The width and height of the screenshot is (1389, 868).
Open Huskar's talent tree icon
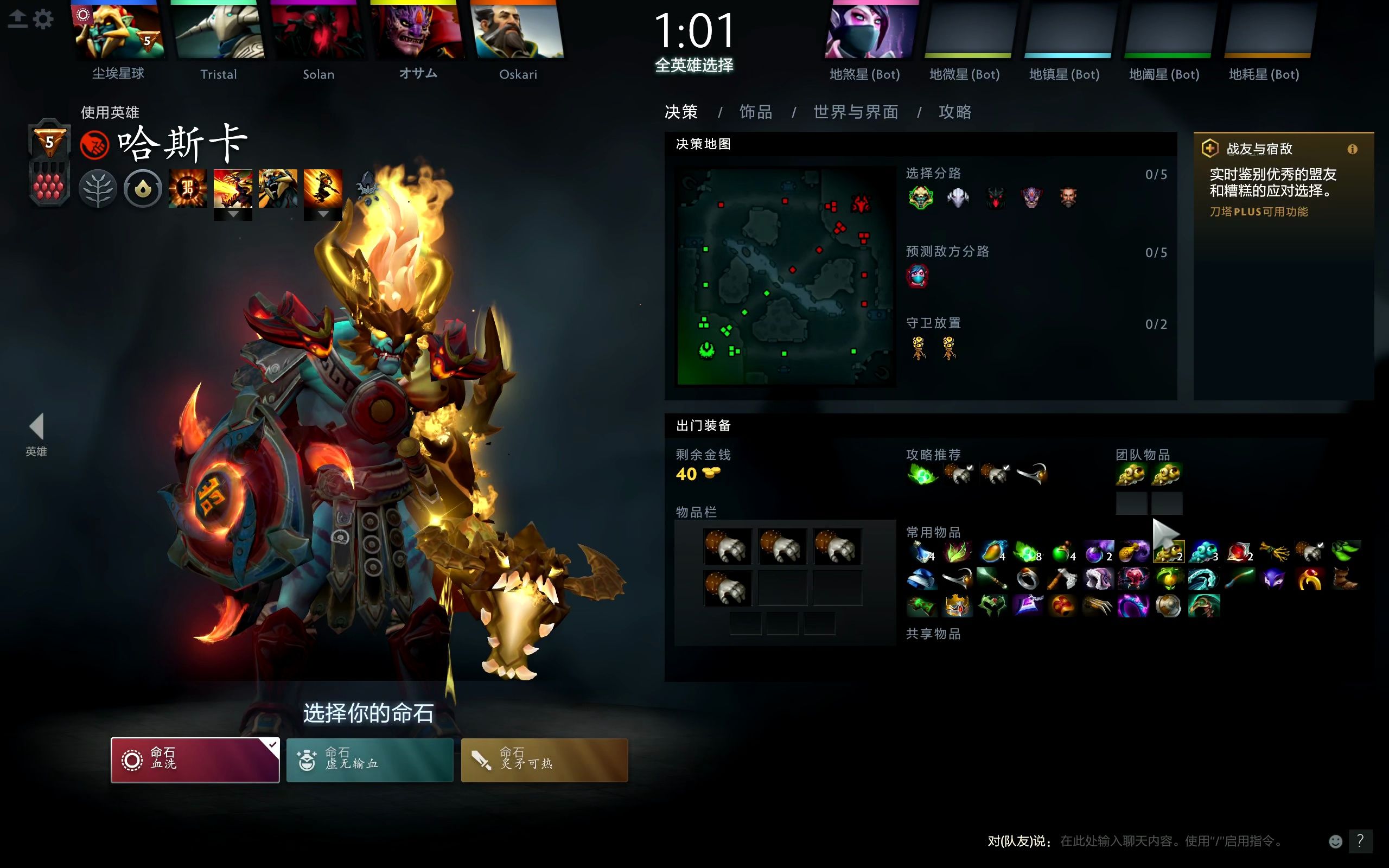coord(97,188)
